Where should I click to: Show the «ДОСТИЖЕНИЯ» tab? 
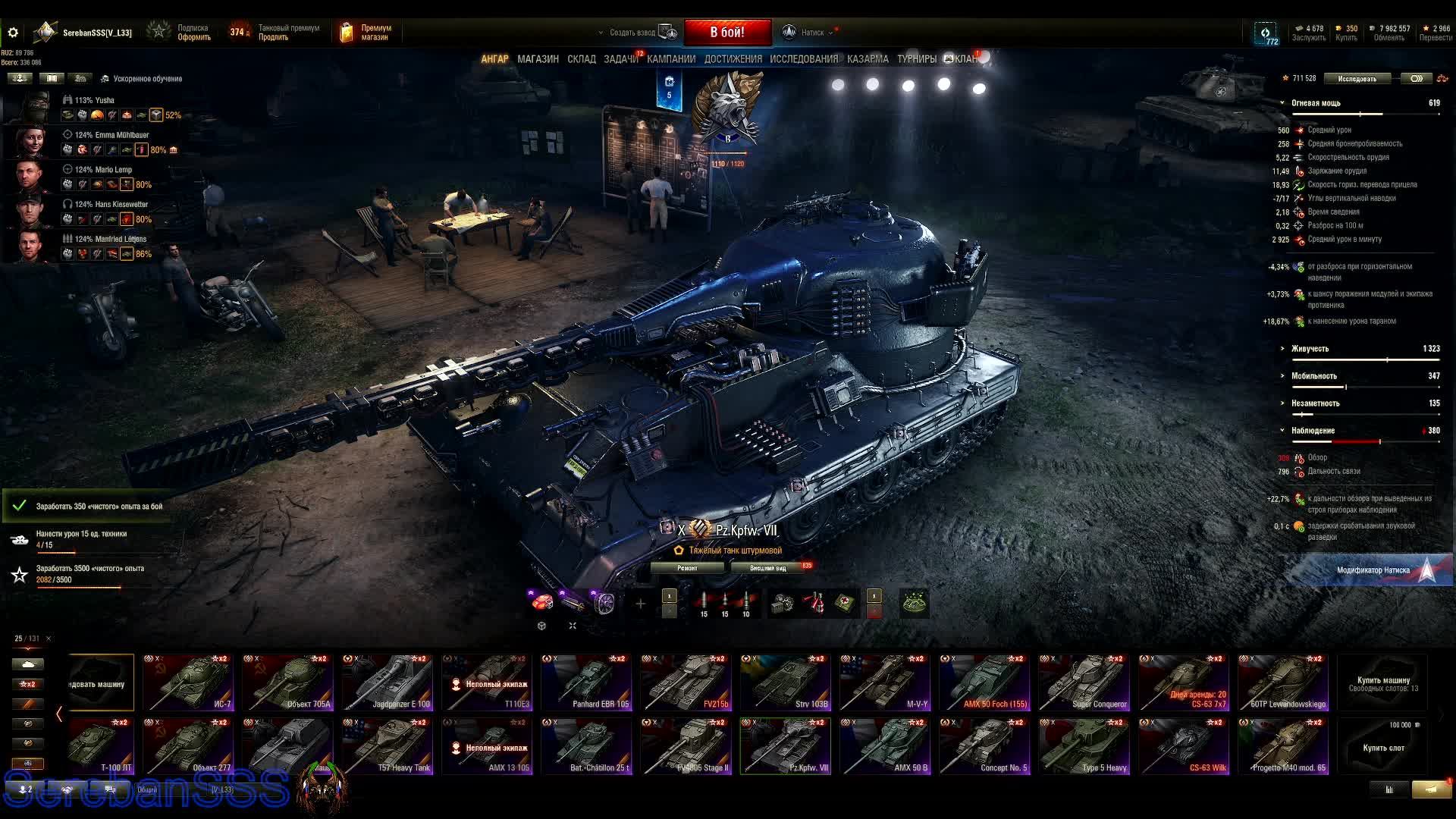click(733, 59)
